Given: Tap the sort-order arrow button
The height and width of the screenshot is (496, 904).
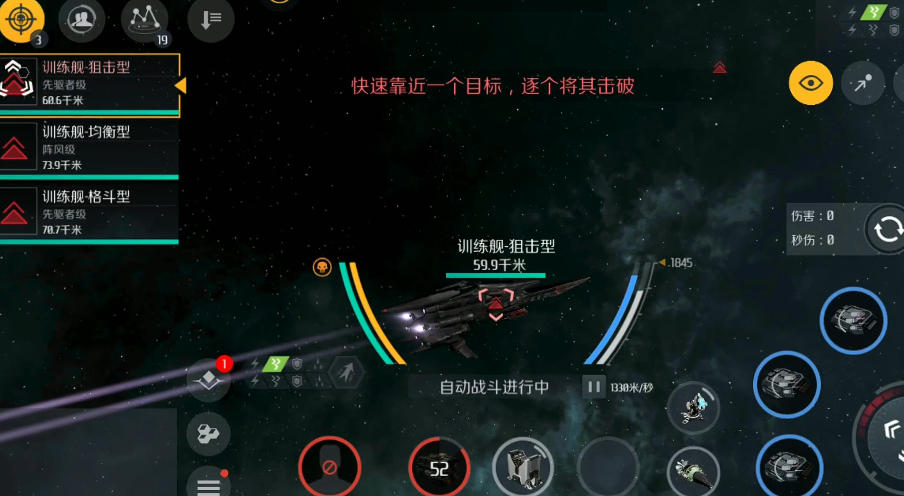Looking at the screenshot, I should (x=210, y=19).
